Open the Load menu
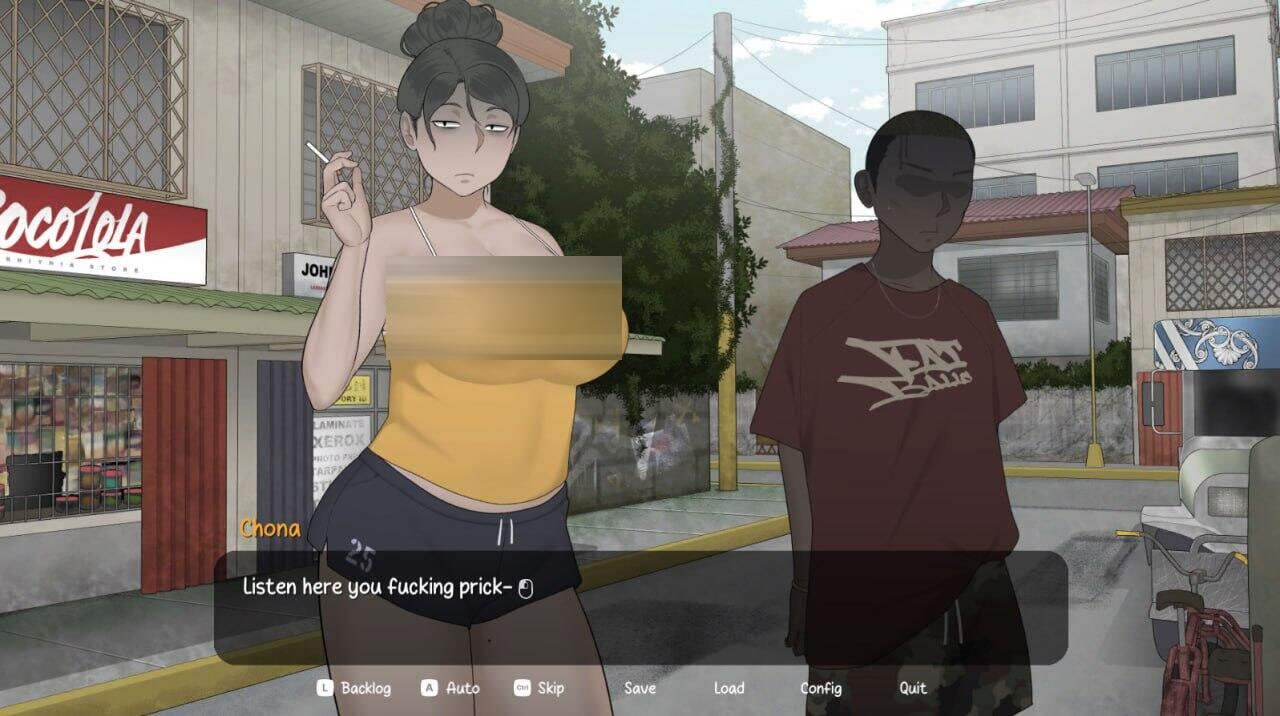The width and height of the screenshot is (1280, 716). pyautogui.click(x=729, y=688)
